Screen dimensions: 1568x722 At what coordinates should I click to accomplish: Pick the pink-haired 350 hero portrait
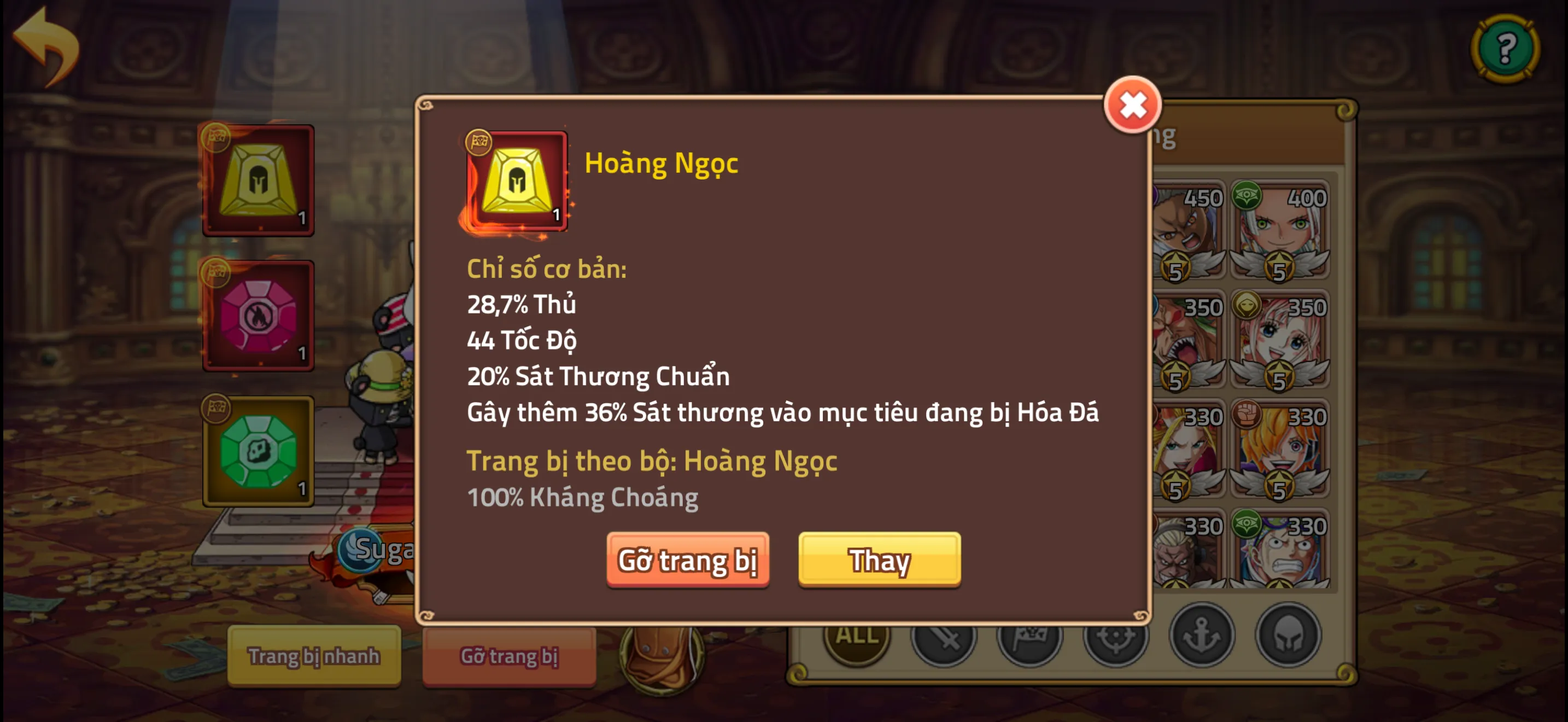click(x=1279, y=340)
